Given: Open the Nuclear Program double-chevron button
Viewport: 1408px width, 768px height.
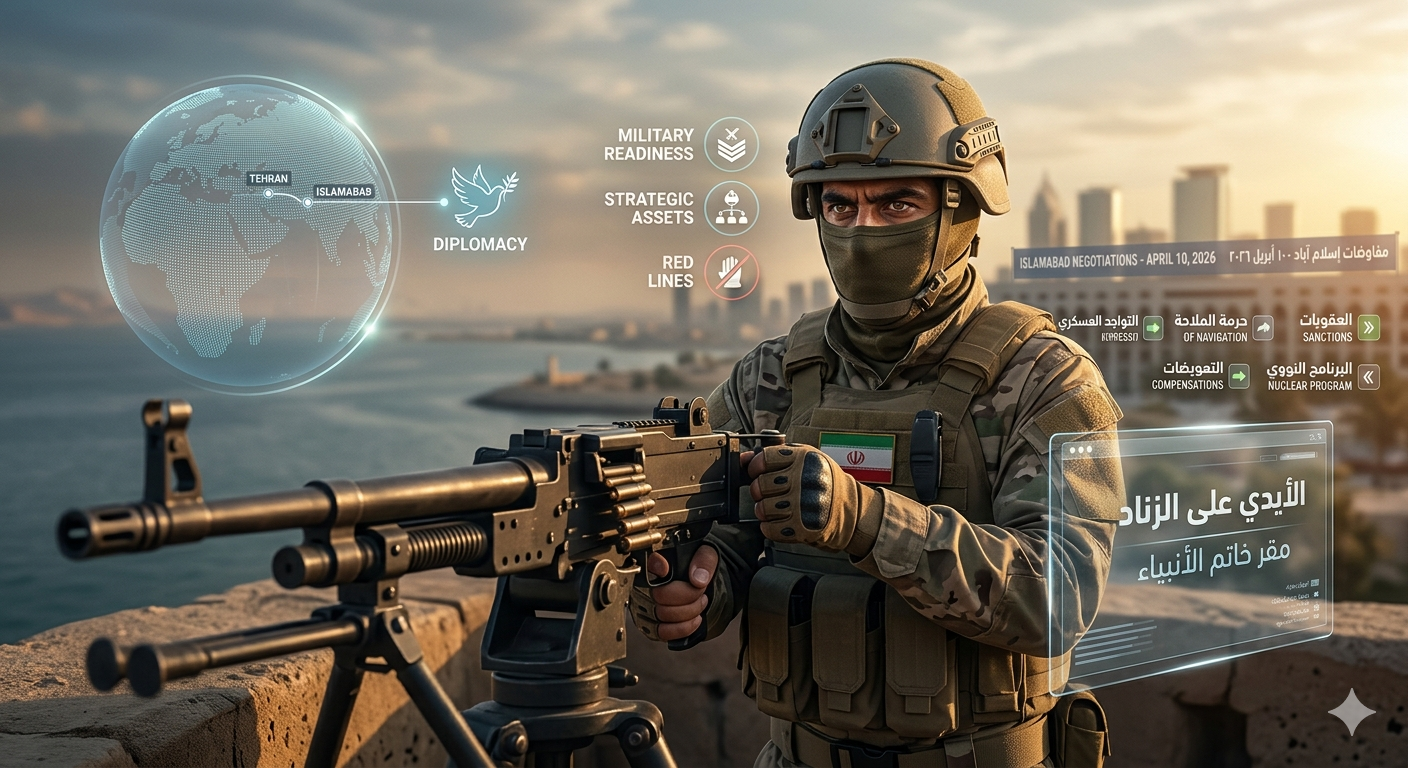Looking at the screenshot, I should click(x=1369, y=376).
